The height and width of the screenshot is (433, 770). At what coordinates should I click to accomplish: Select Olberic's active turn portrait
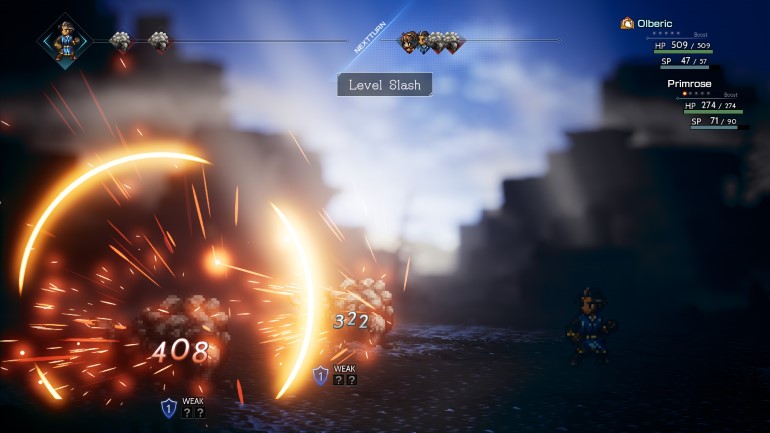pos(63,41)
